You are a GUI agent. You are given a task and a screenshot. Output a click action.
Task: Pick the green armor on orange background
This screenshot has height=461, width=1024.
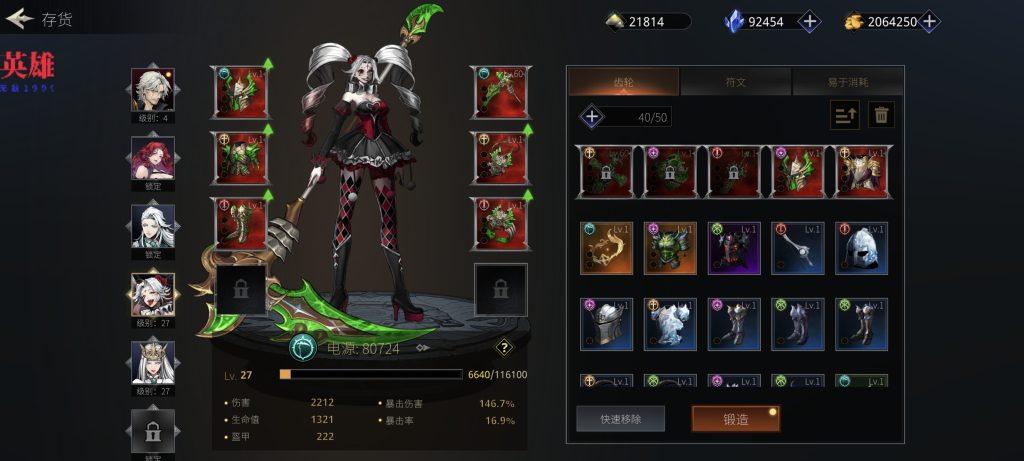(670, 248)
